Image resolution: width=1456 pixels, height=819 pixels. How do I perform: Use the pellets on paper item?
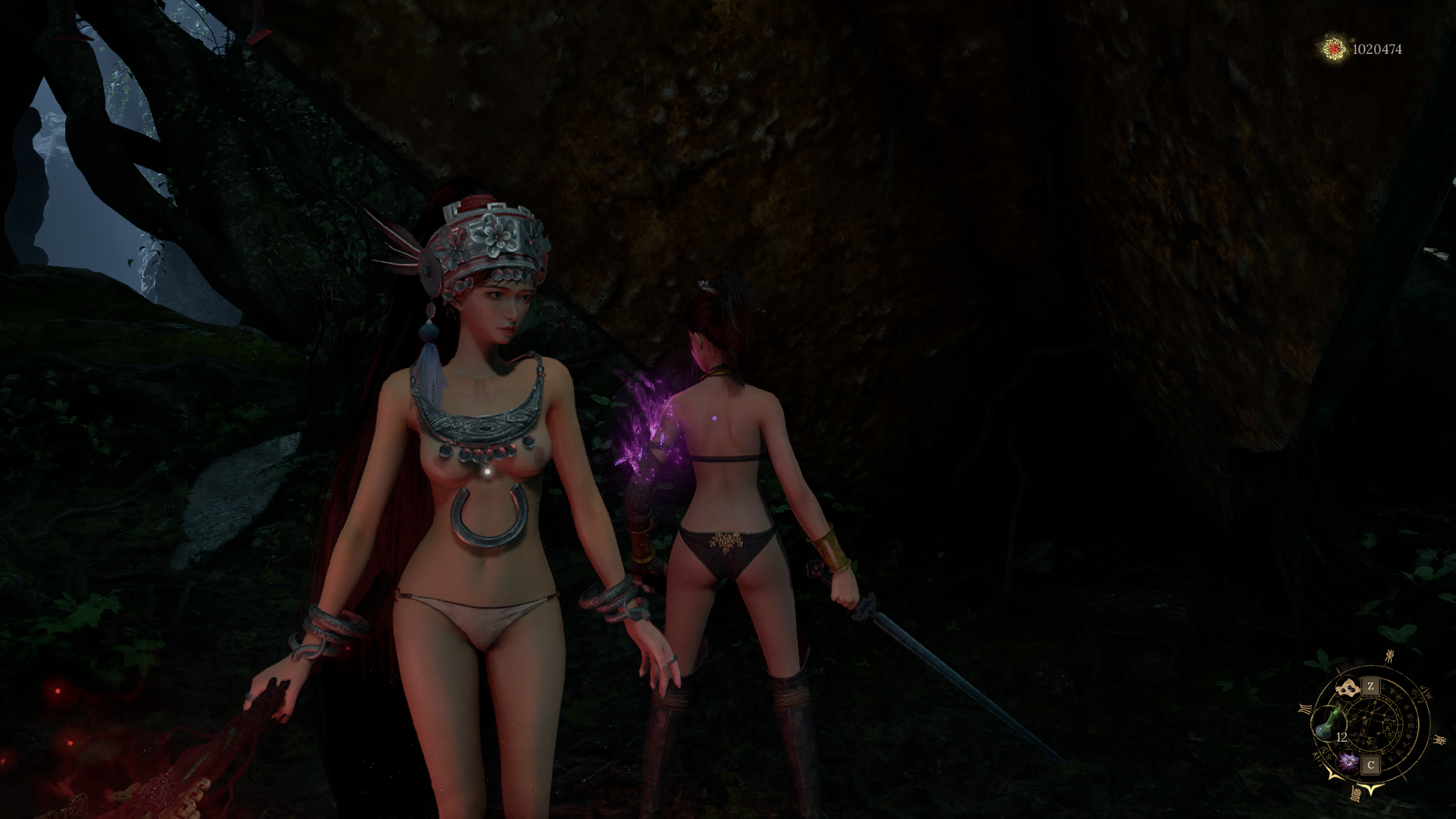pyautogui.click(x=1348, y=689)
